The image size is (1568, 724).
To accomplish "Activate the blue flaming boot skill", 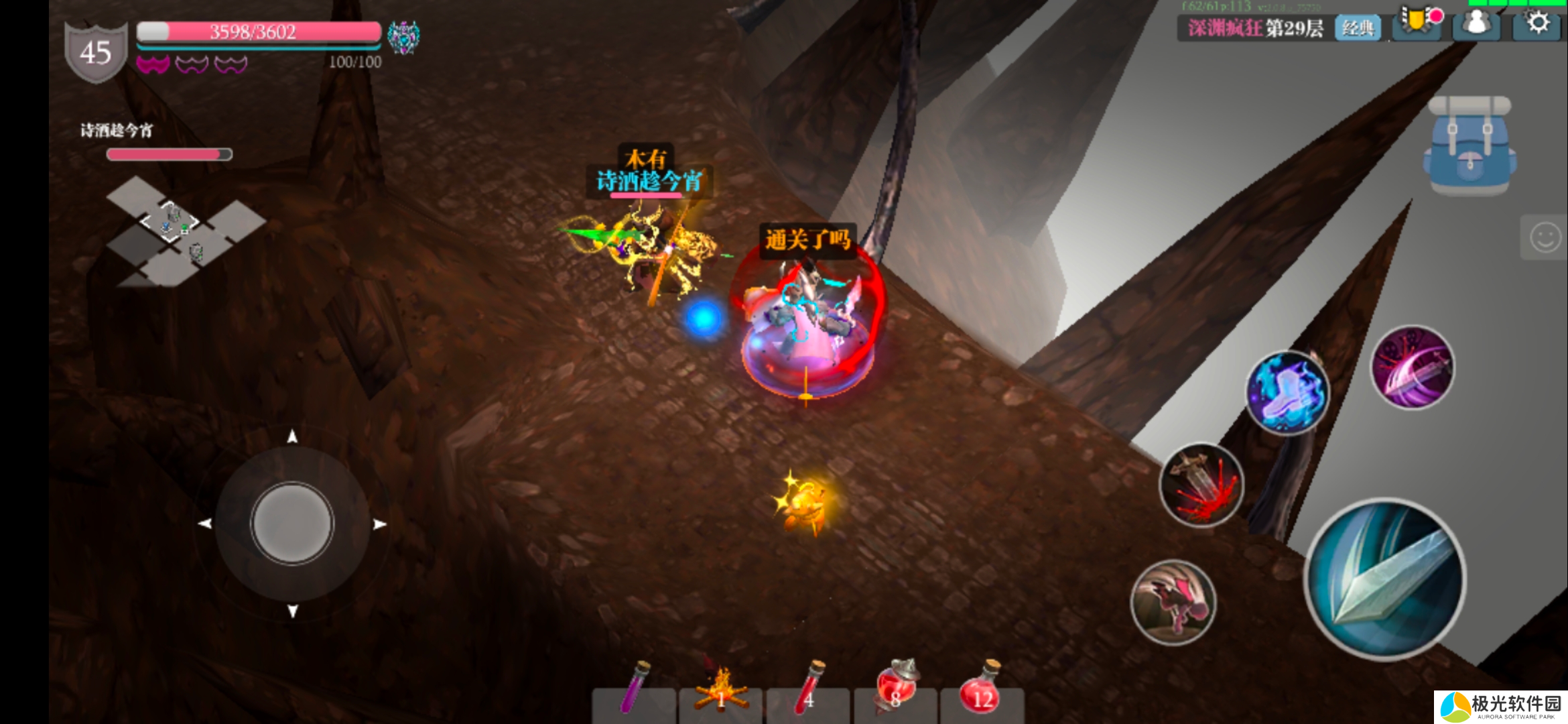I will point(1287,394).
